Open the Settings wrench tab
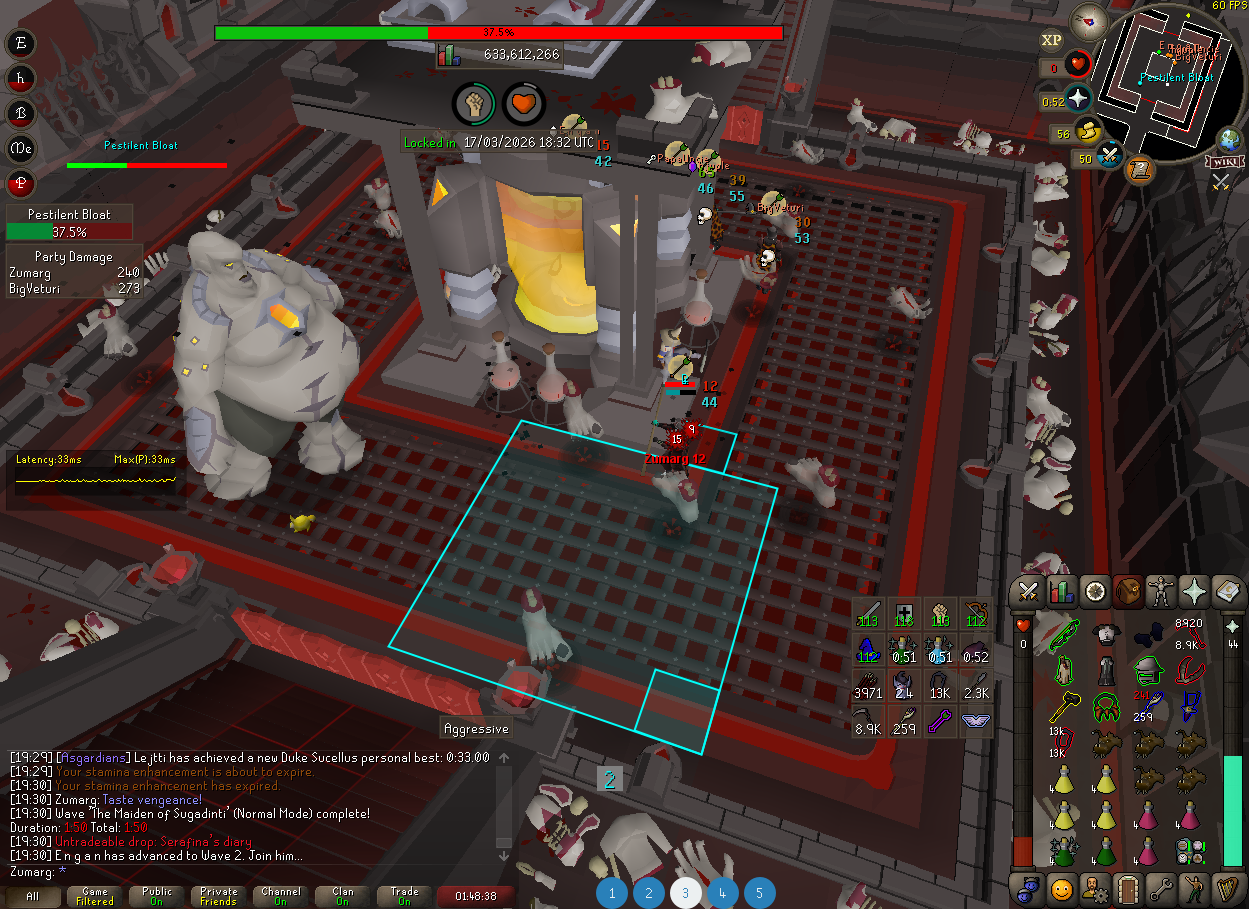 pyautogui.click(x=1161, y=888)
